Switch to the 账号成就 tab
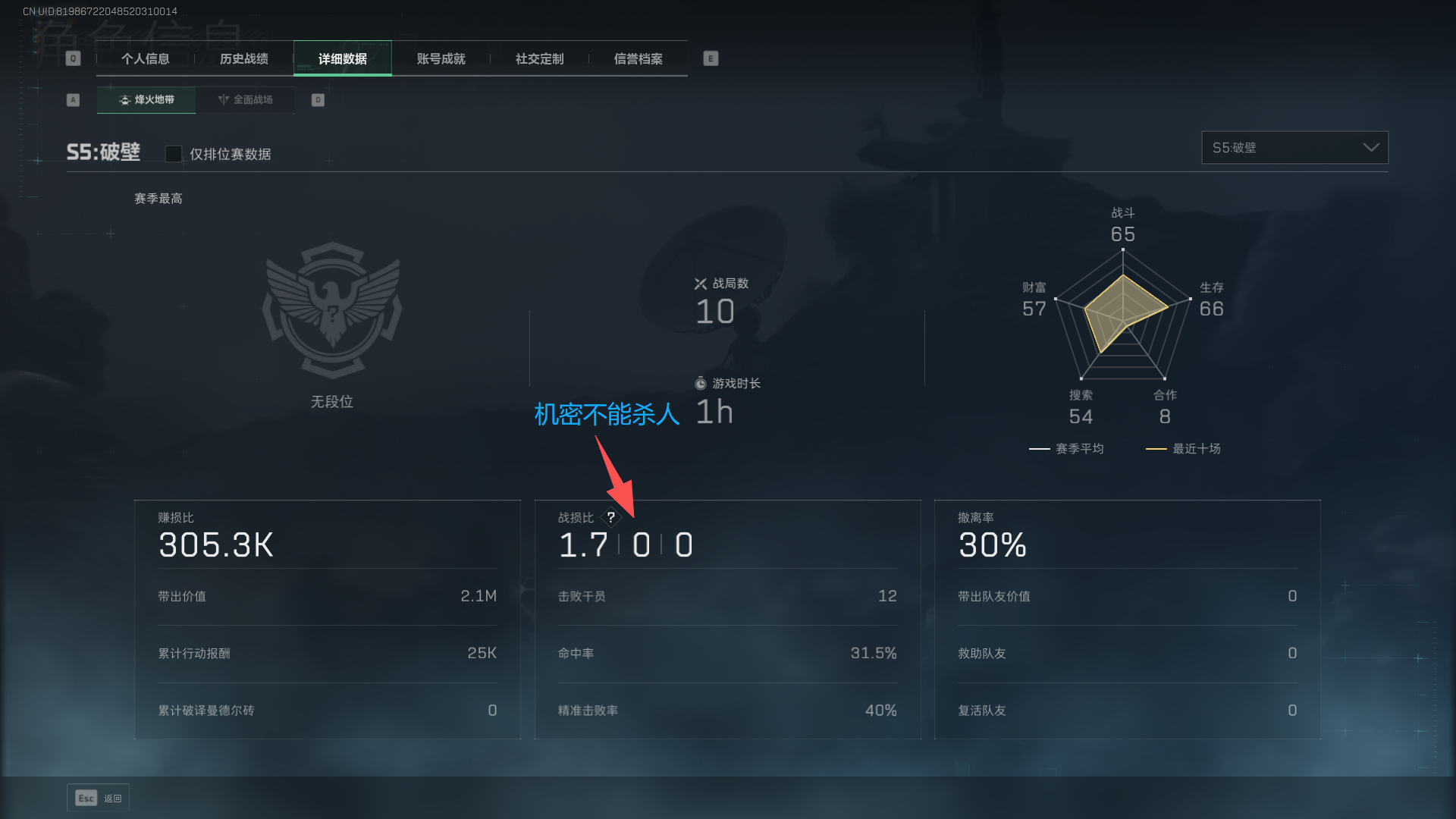The height and width of the screenshot is (819, 1456). click(x=441, y=58)
